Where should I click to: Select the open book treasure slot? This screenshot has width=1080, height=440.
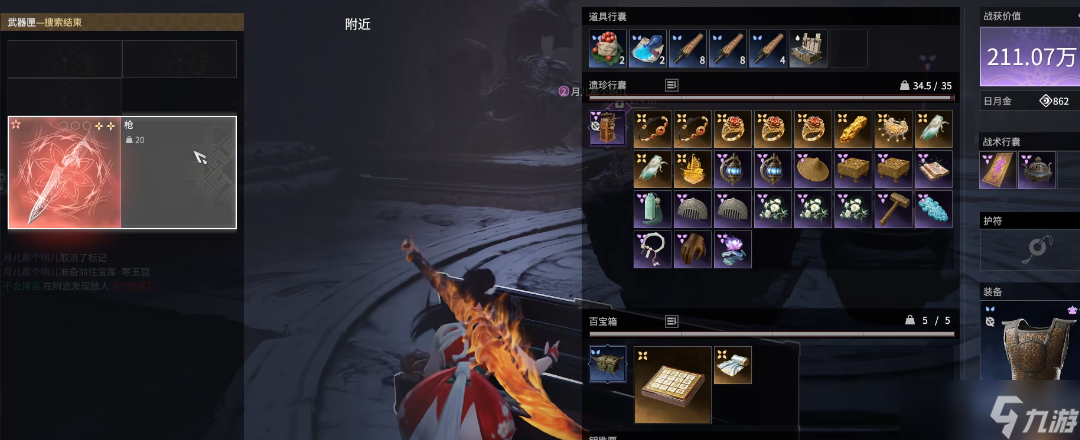[x=932, y=169]
